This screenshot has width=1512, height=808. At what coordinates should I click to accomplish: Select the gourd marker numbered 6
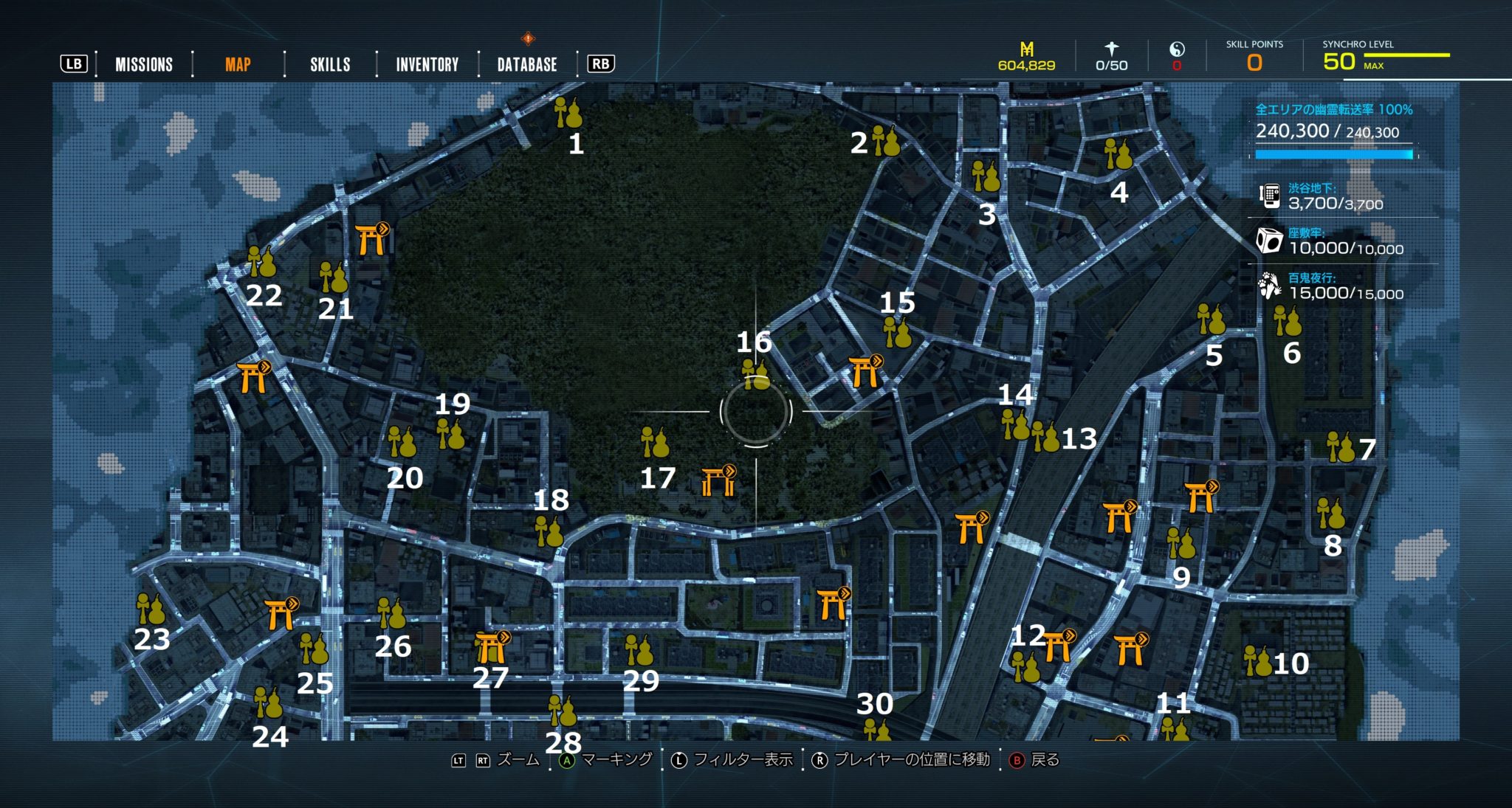[1287, 321]
